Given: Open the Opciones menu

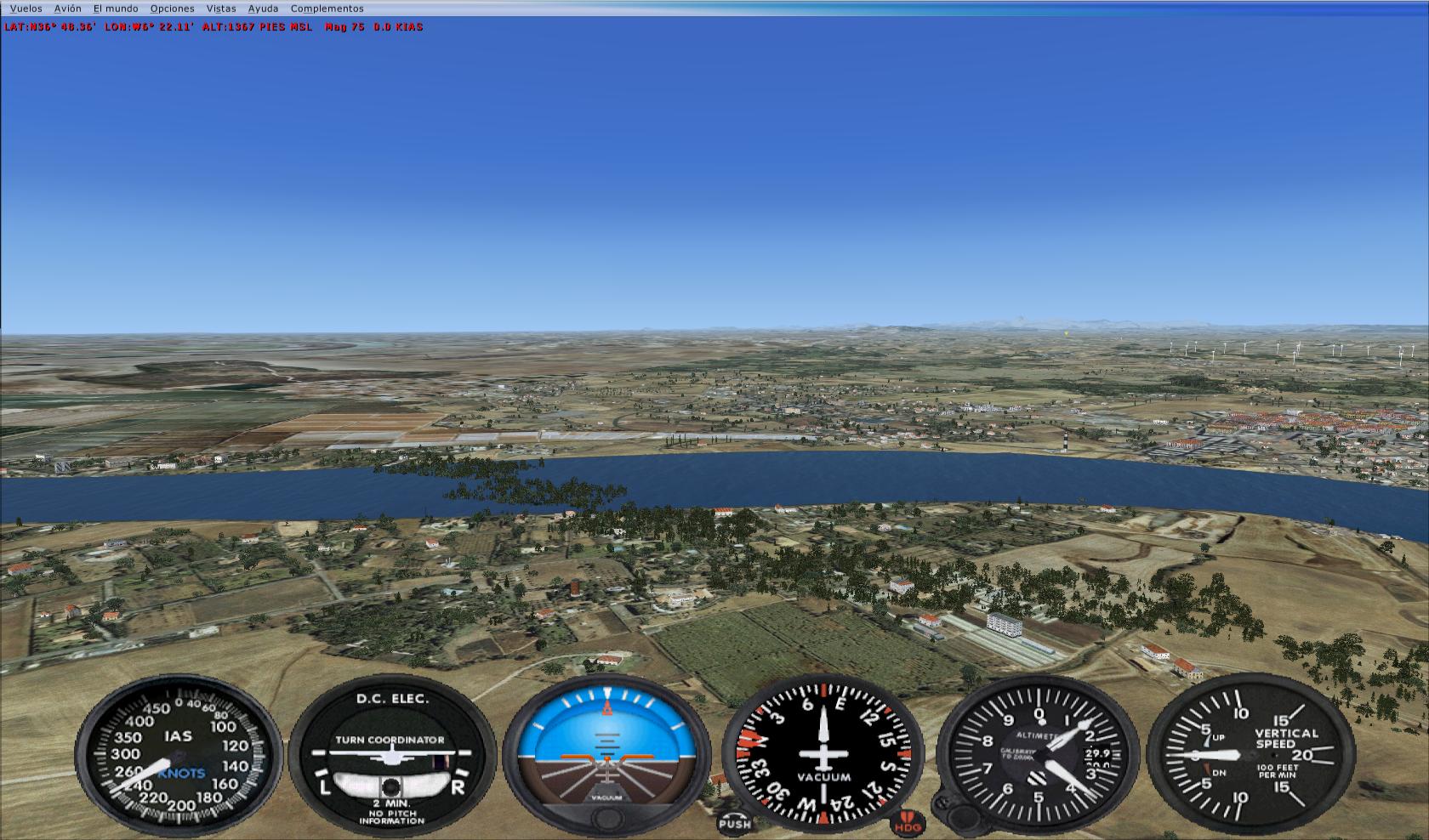Looking at the screenshot, I should pos(172,9).
